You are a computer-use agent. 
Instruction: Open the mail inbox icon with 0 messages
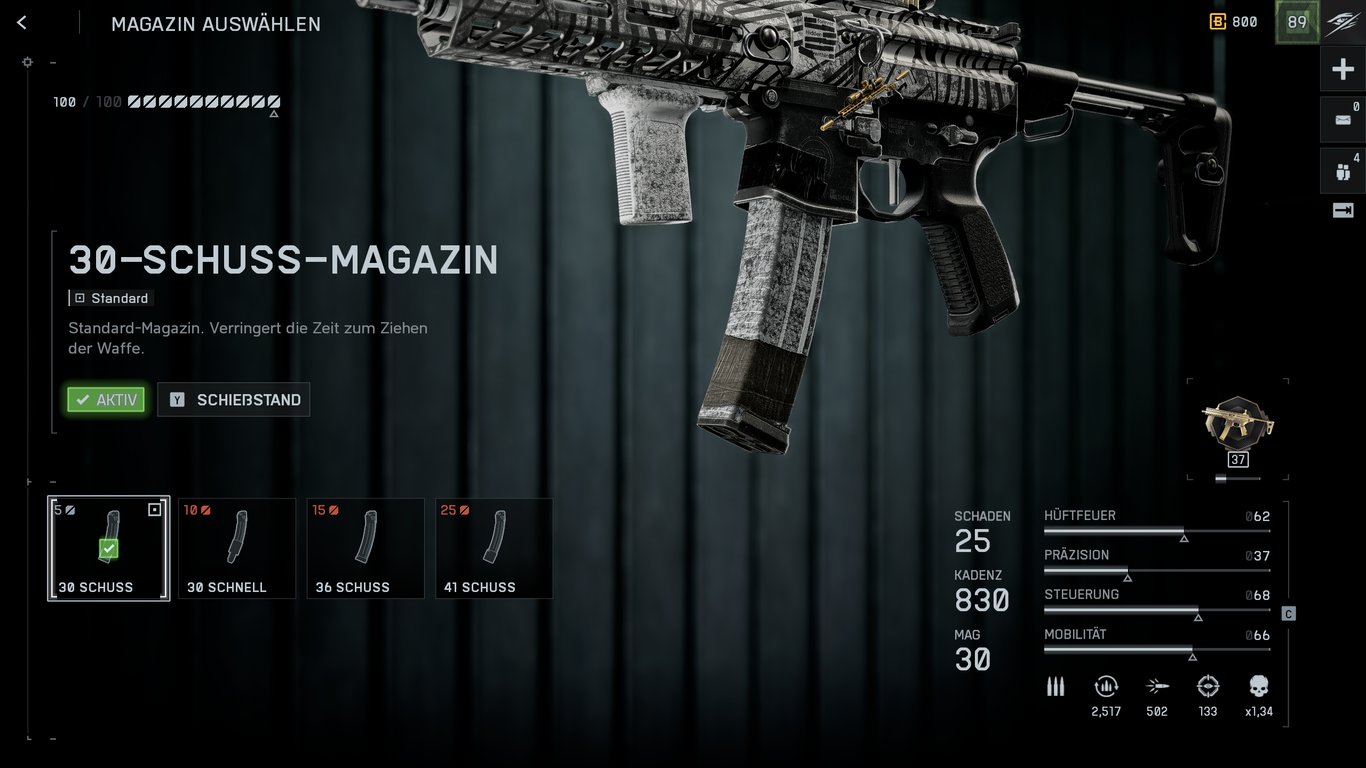(x=1341, y=118)
